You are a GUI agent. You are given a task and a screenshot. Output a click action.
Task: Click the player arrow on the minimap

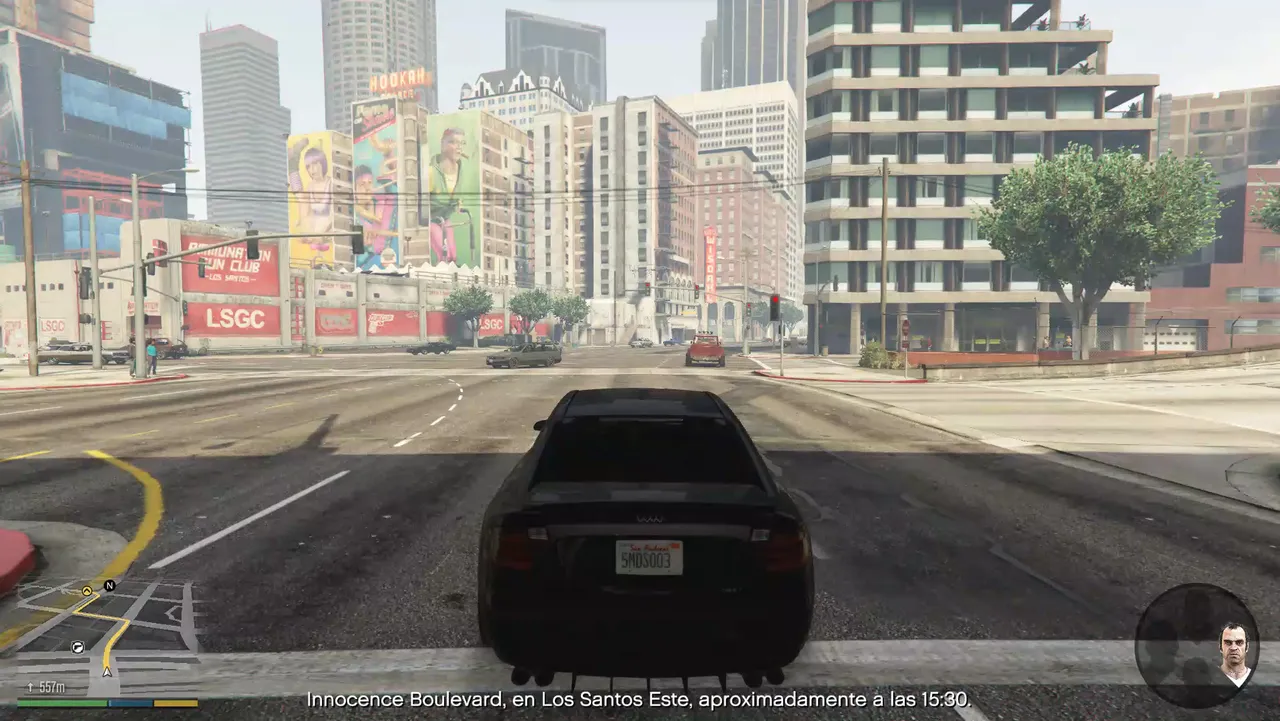[107, 671]
